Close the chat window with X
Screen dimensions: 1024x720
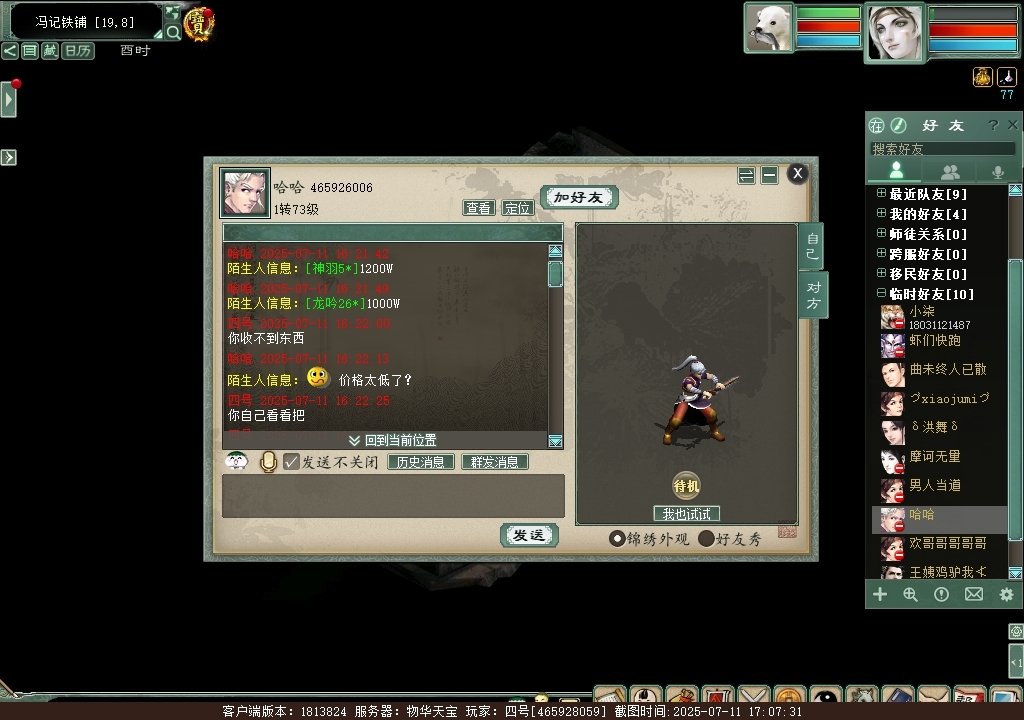[797, 173]
